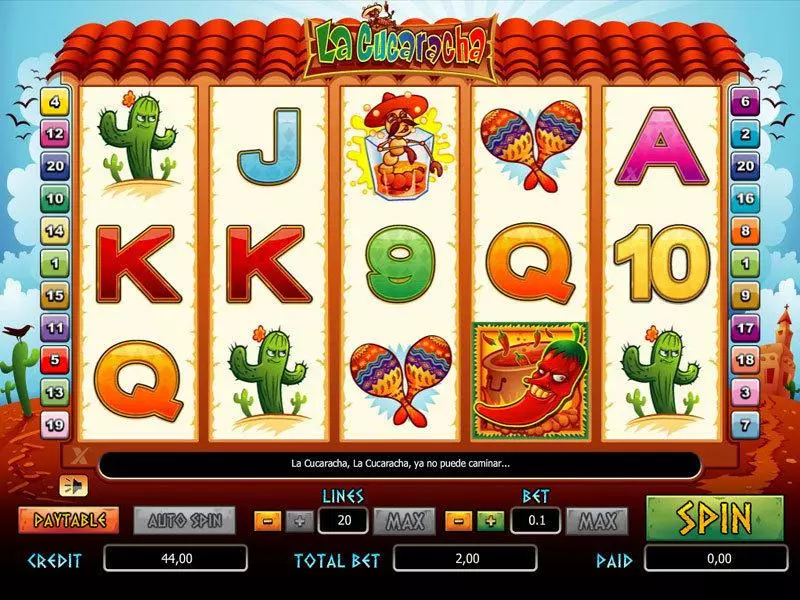This screenshot has height=600, width=800.
Task: Select payline number 4
Action: [54, 101]
